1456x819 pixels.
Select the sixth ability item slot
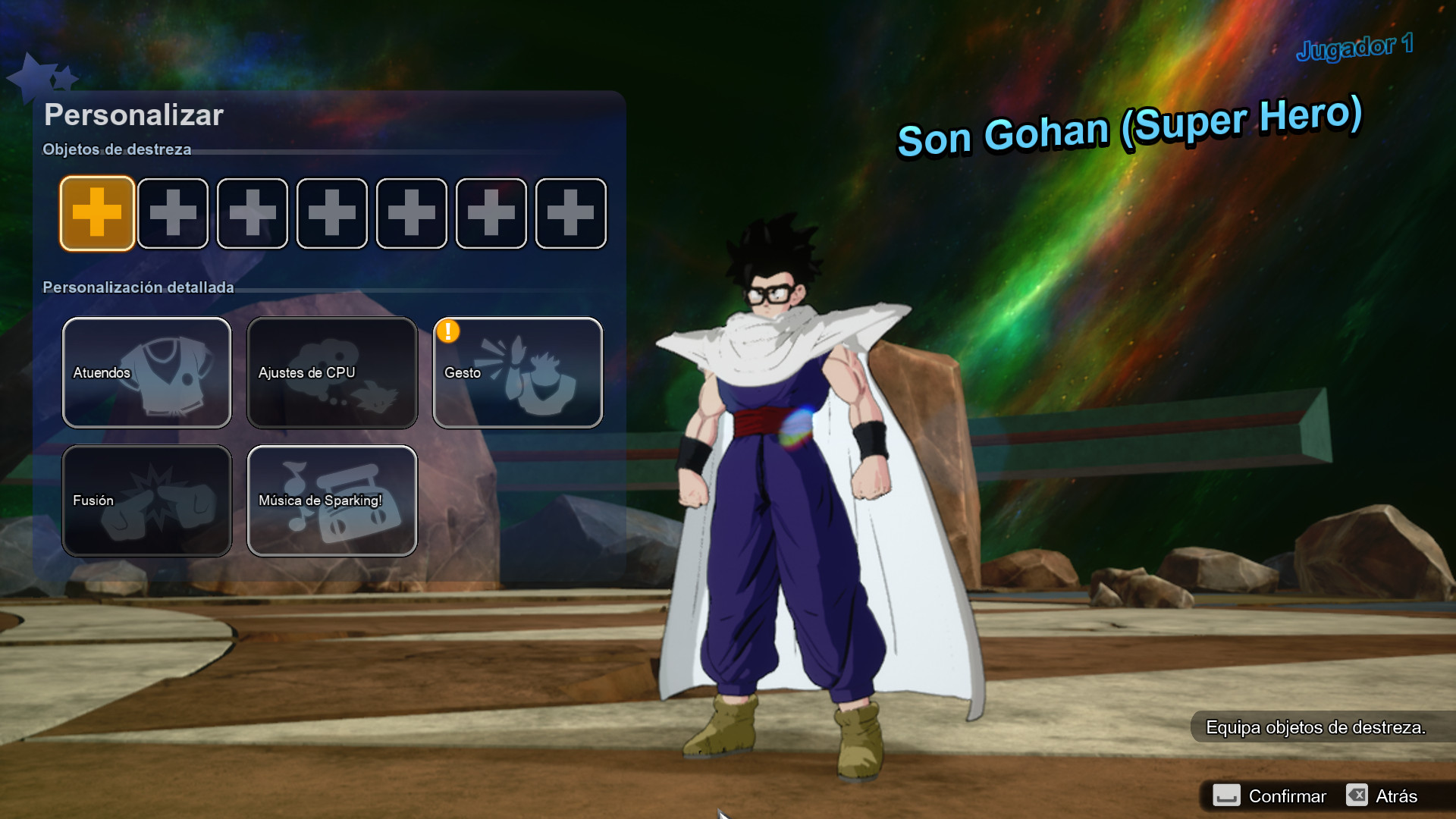pos(491,213)
